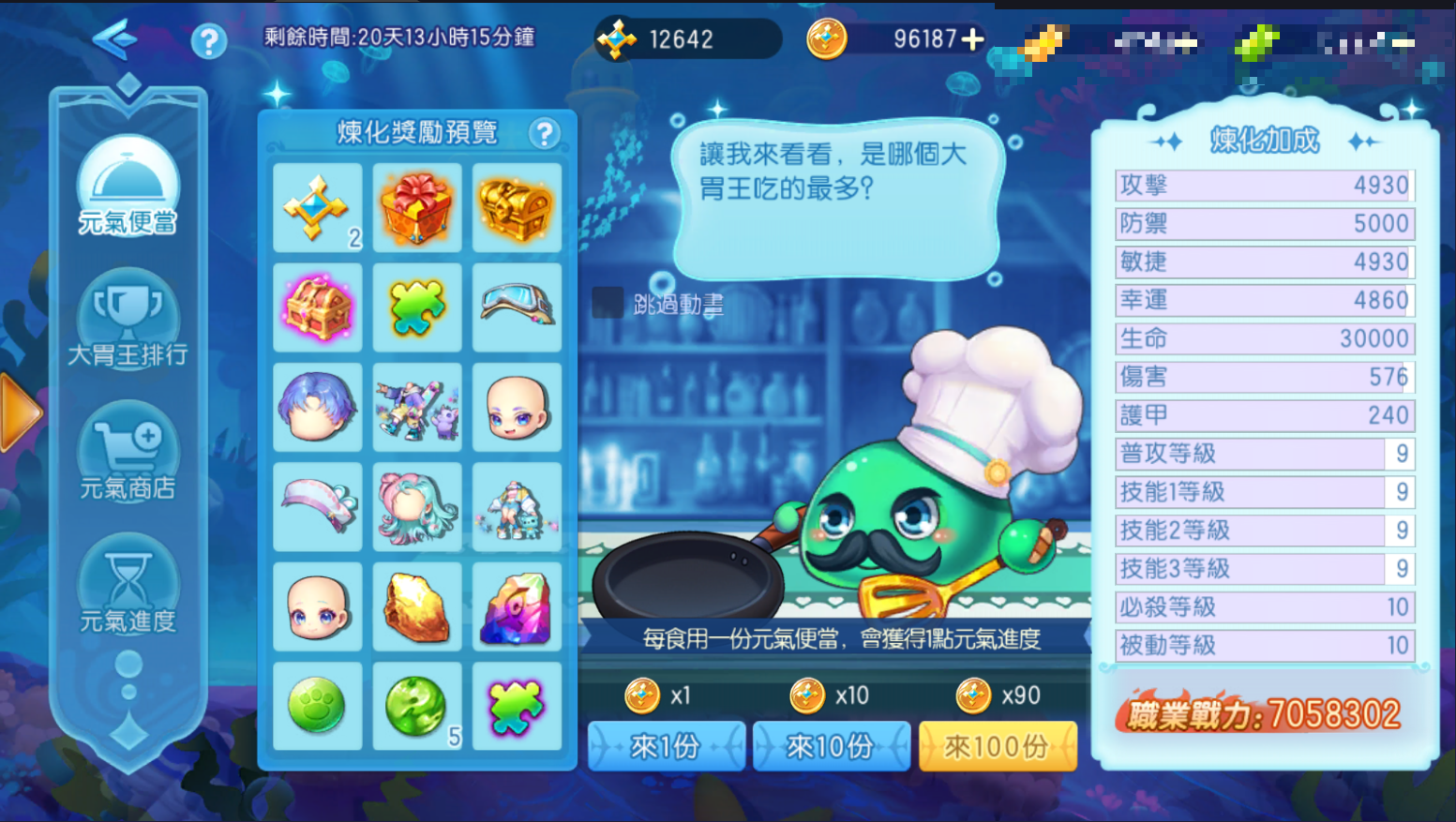Image resolution: width=1456 pixels, height=822 pixels.
Task: View the green puzzle piece reward
Action: pos(417,307)
